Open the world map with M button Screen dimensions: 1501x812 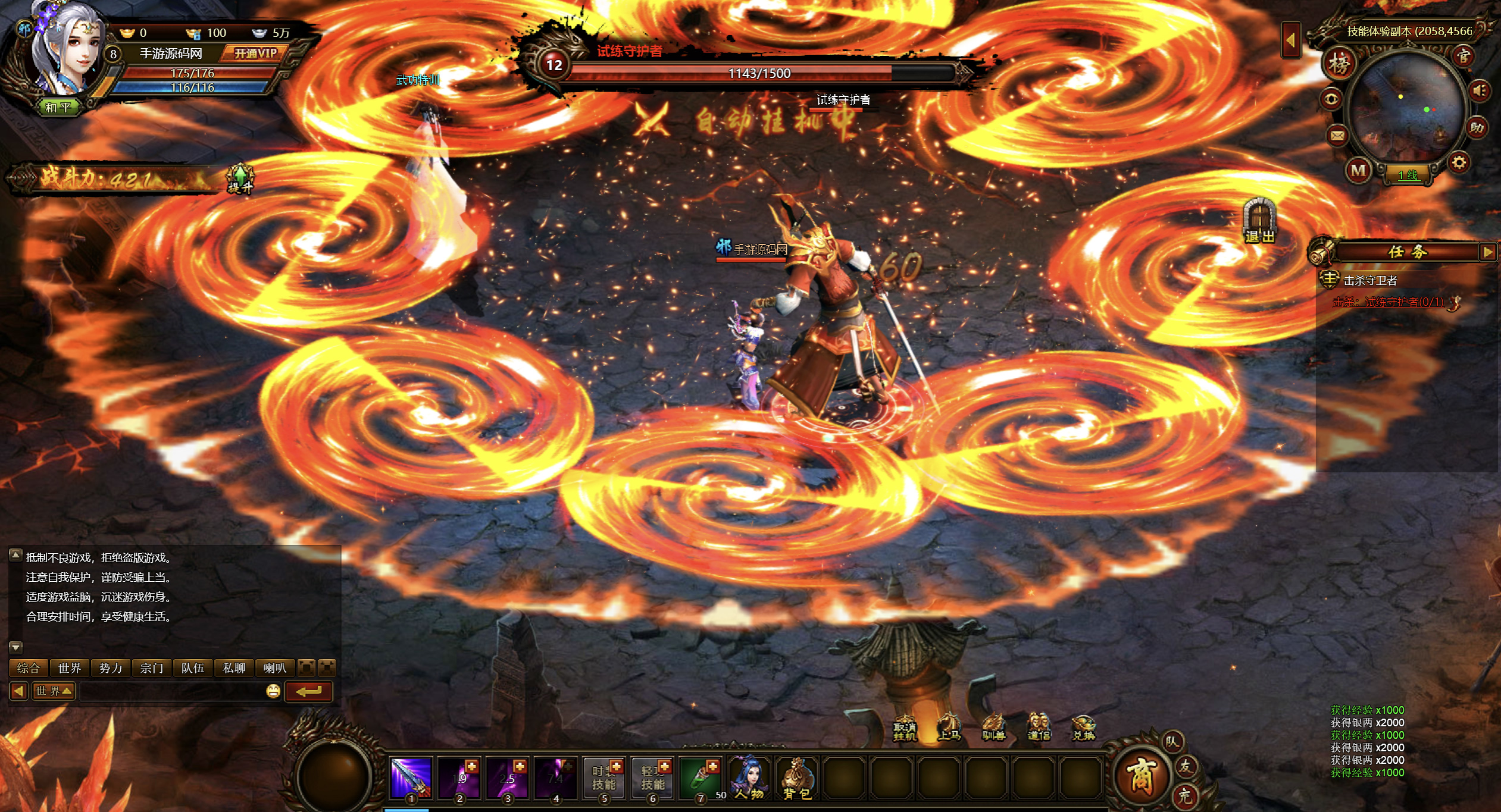tap(1358, 171)
